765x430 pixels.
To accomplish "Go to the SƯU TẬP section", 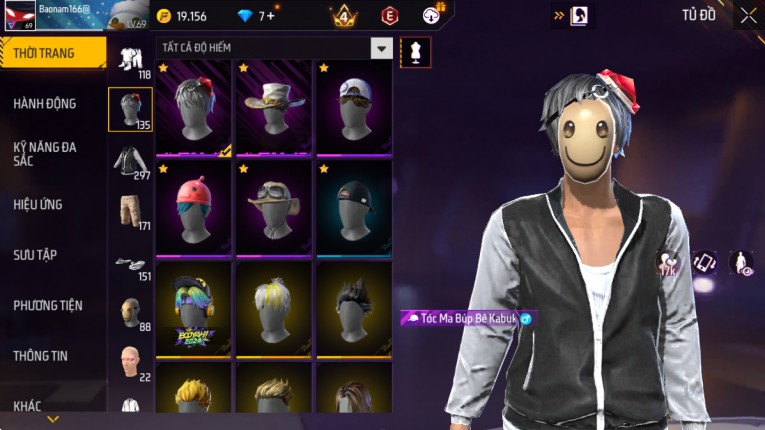I will [x=35, y=255].
